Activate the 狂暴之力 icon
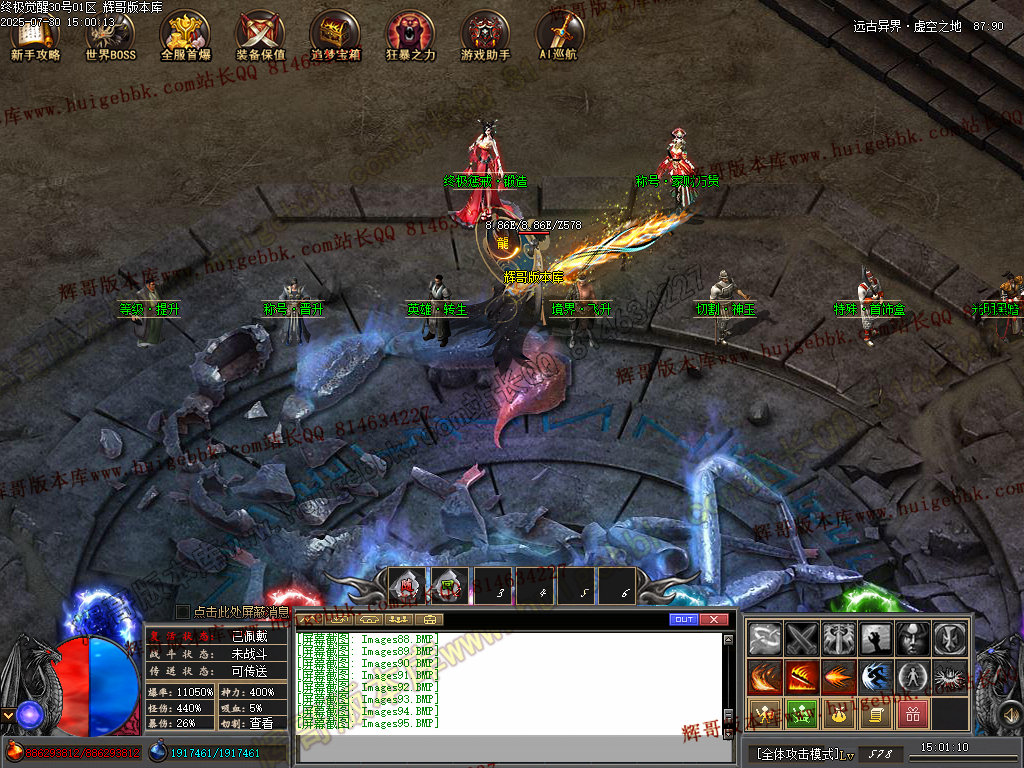This screenshot has width=1024, height=768. [410, 36]
